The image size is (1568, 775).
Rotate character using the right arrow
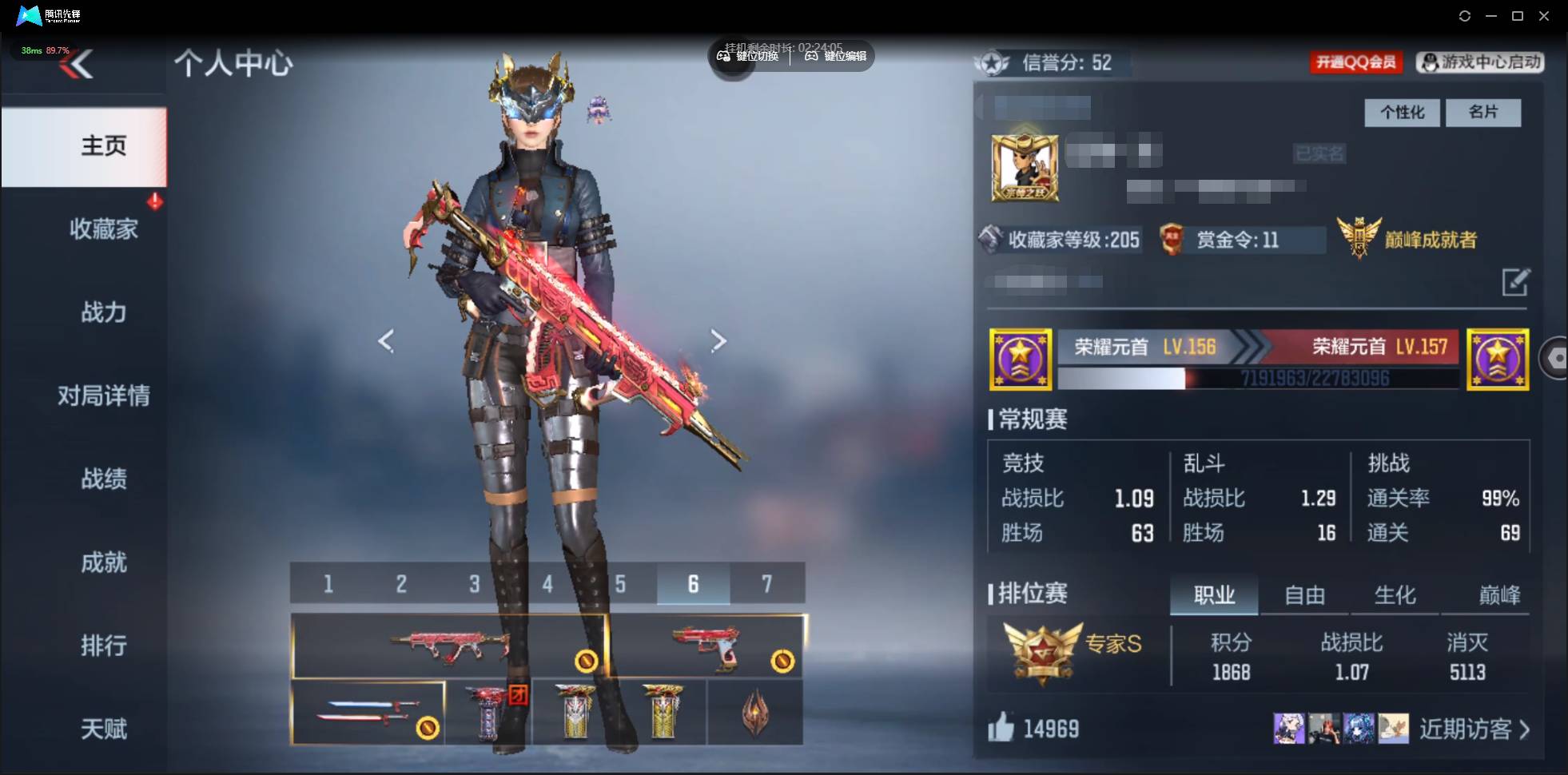(x=718, y=340)
